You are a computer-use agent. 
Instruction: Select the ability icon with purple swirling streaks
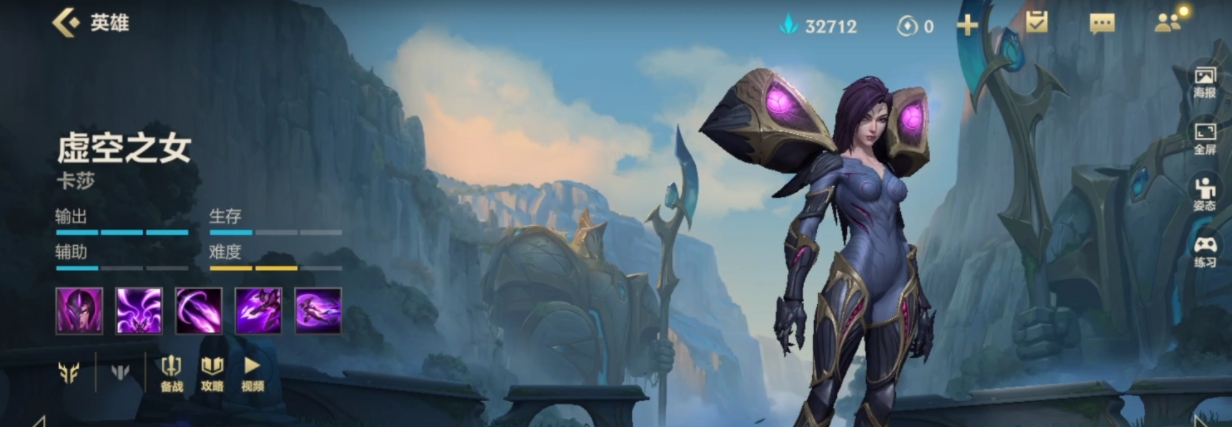pyautogui.click(x=139, y=310)
